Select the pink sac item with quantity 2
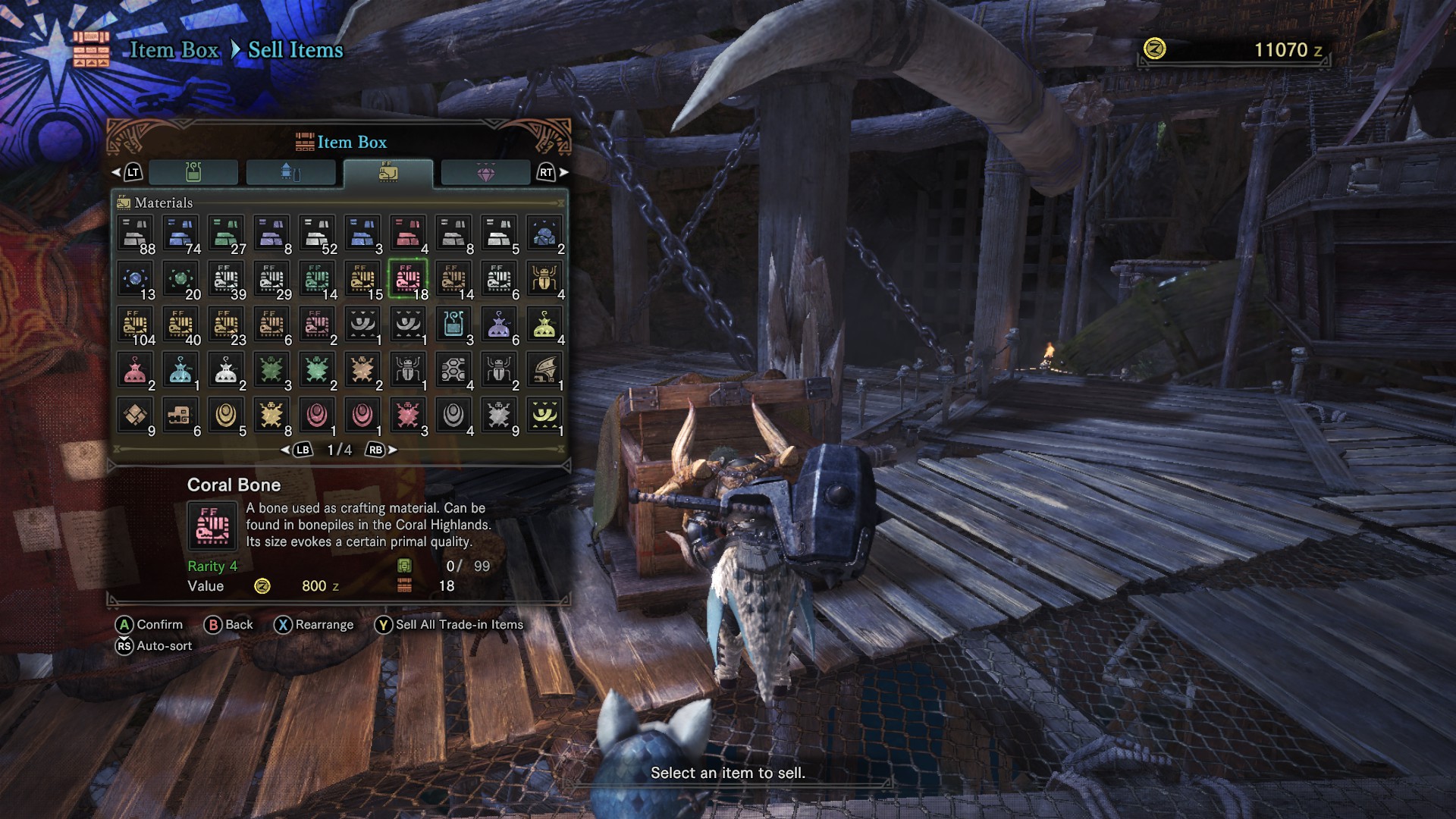The height and width of the screenshot is (819, 1456). pyautogui.click(x=135, y=370)
